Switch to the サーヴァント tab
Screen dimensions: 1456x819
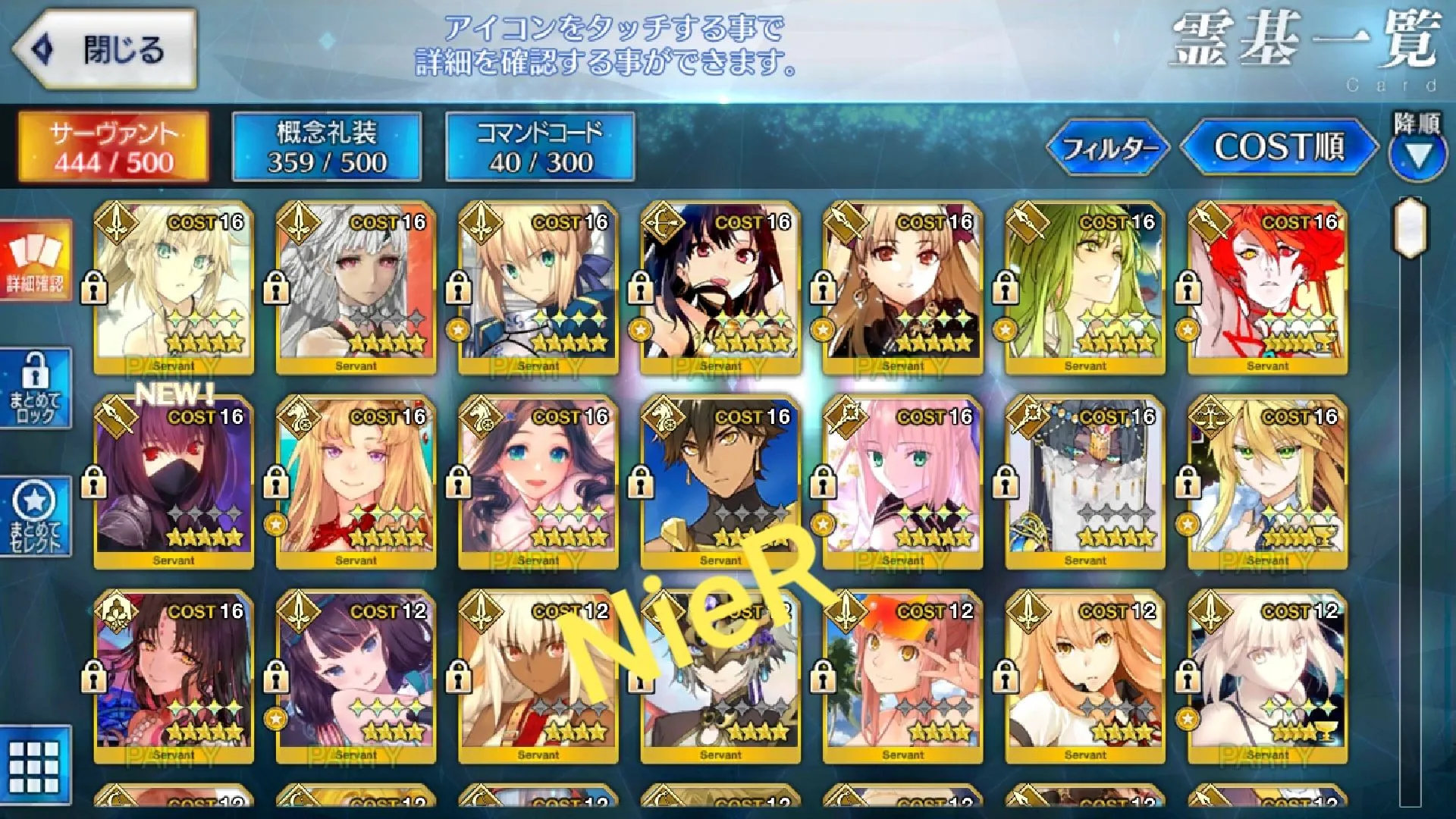point(114,147)
